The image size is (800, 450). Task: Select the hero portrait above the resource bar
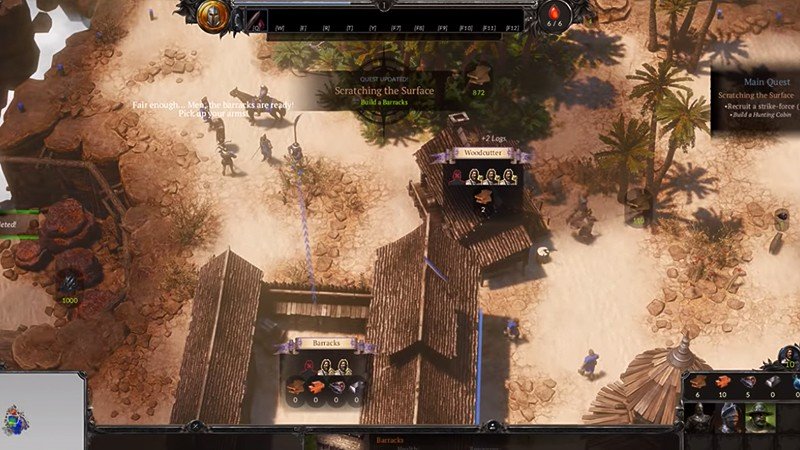click(x=789, y=357)
